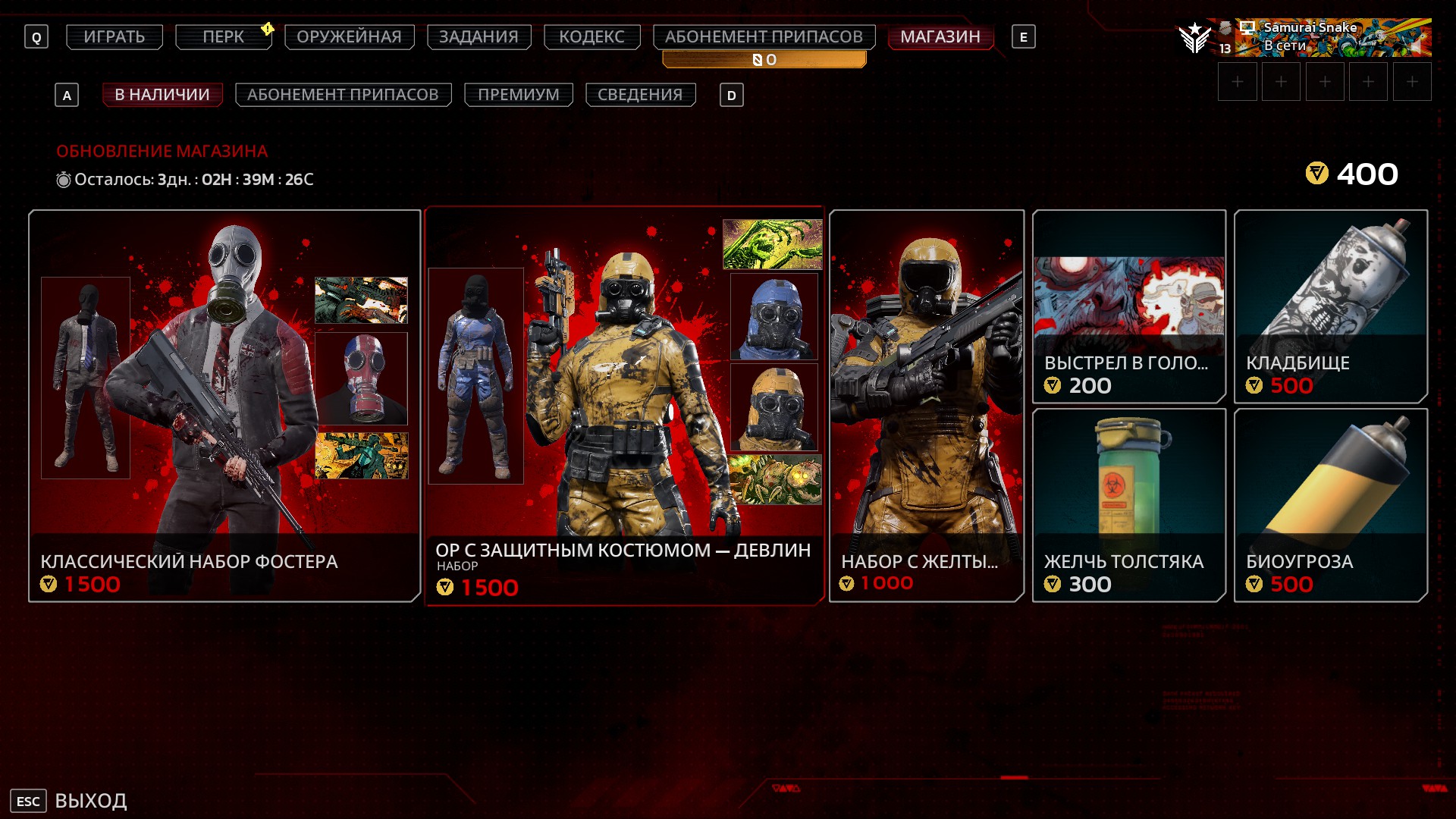Open the СВЕДЕНИЯ store section
This screenshot has height=819, width=1456.
pyautogui.click(x=640, y=95)
